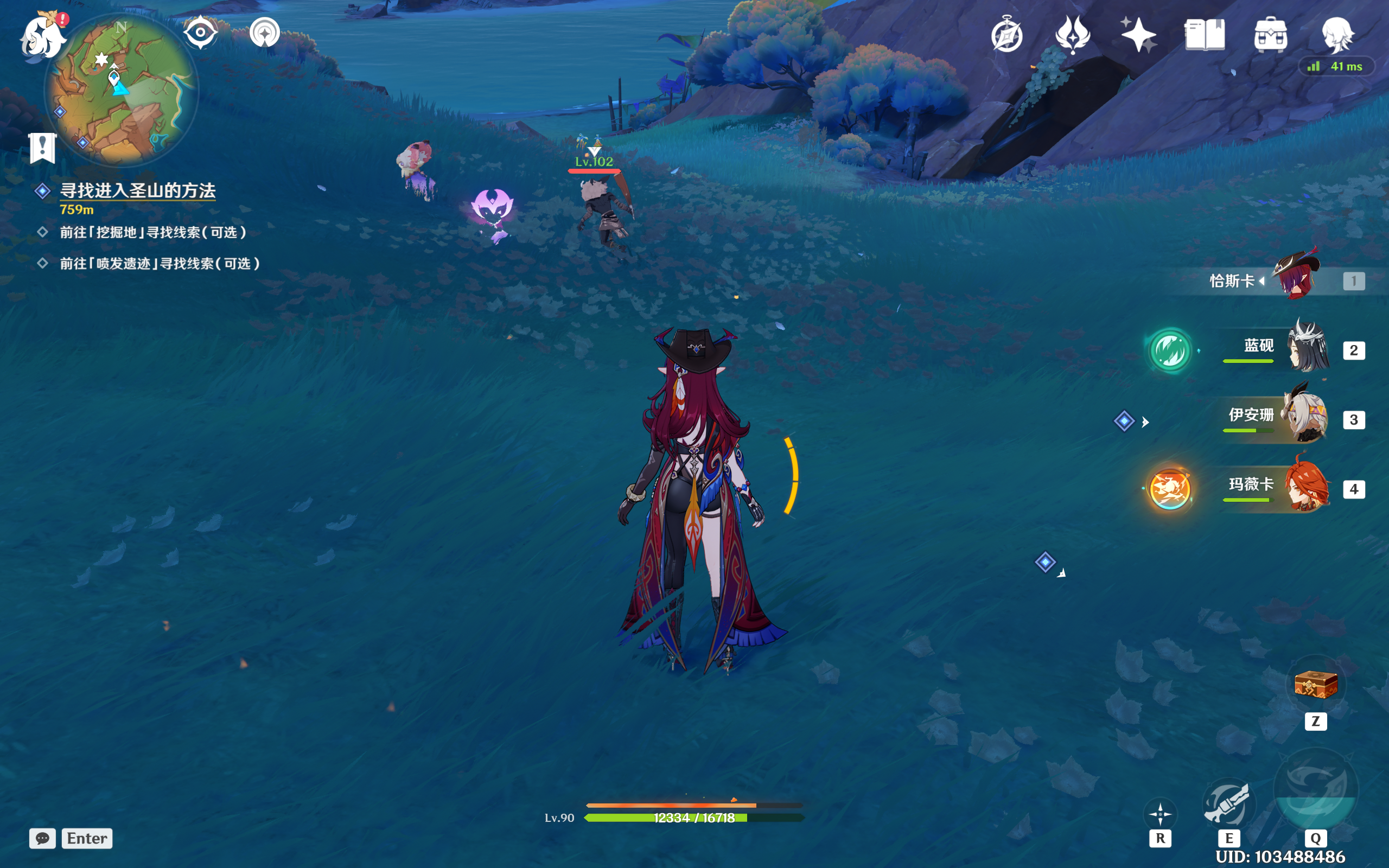Select the 寻找进入圣山的方法 quest tracker
This screenshot has width=1389, height=868.
click(137, 190)
